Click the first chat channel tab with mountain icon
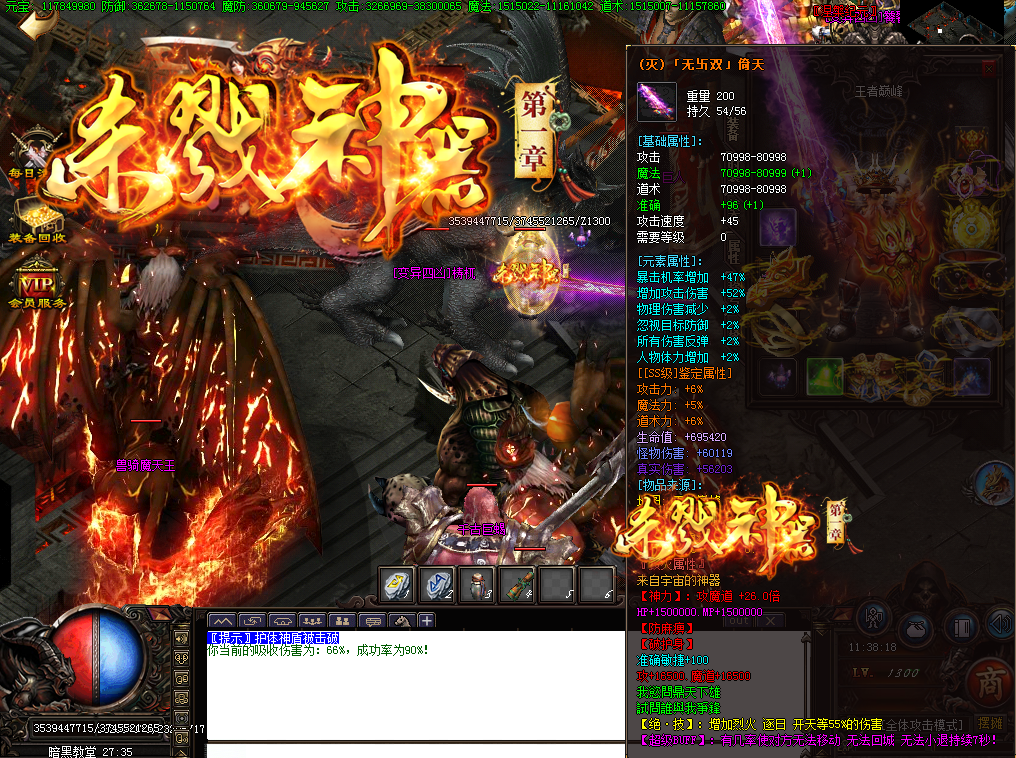The width and height of the screenshot is (1016, 758). (x=221, y=621)
